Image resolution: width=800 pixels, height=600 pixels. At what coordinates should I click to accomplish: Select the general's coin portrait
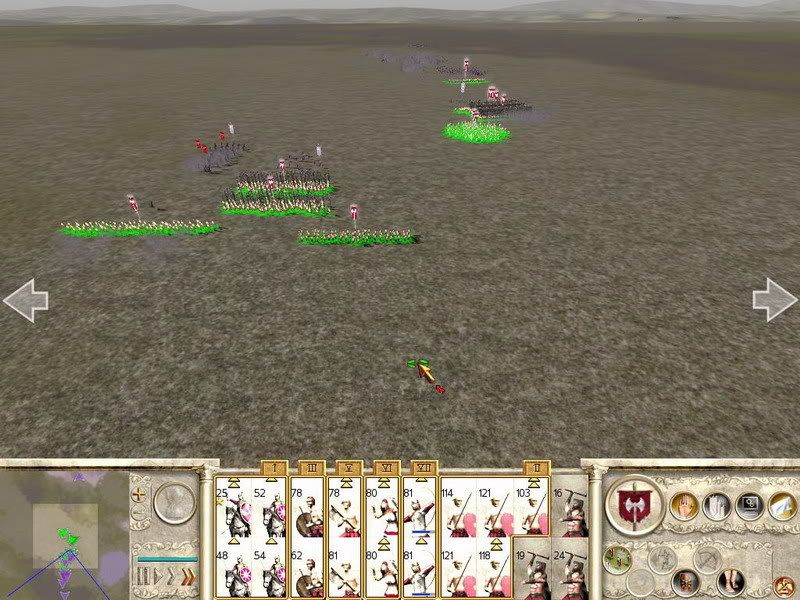point(174,501)
